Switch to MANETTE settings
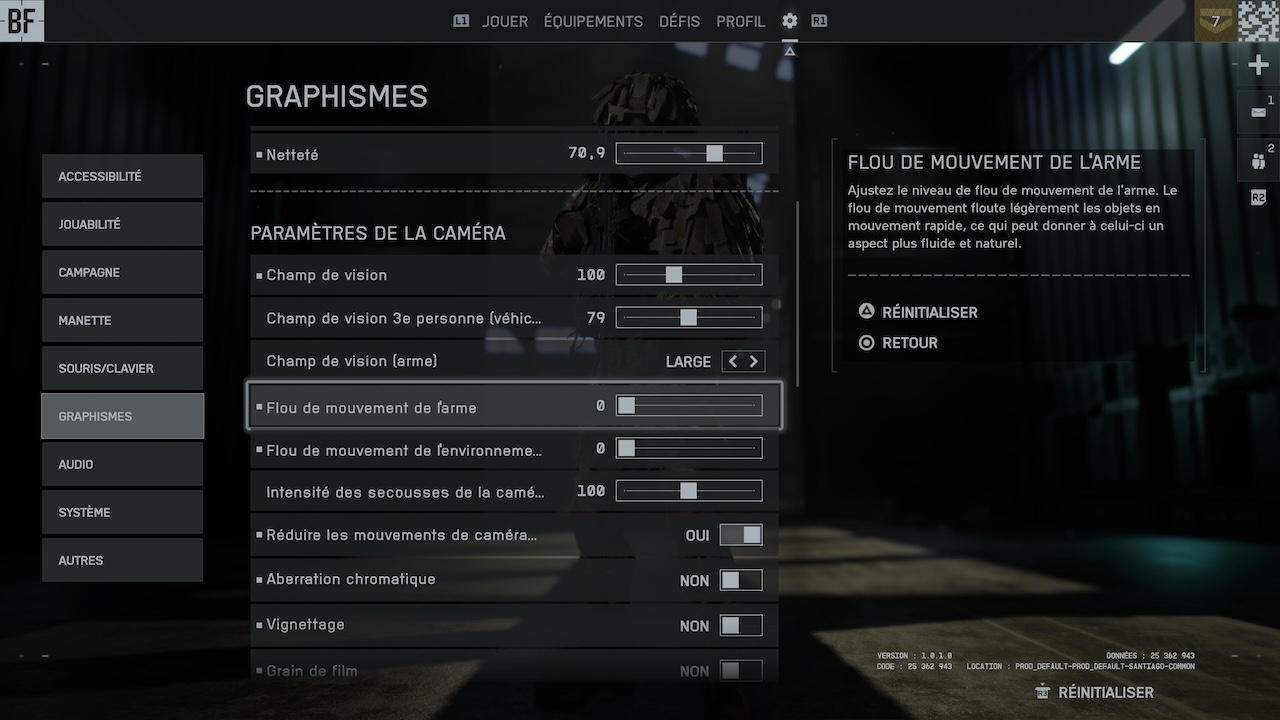The image size is (1280, 720). (122, 320)
